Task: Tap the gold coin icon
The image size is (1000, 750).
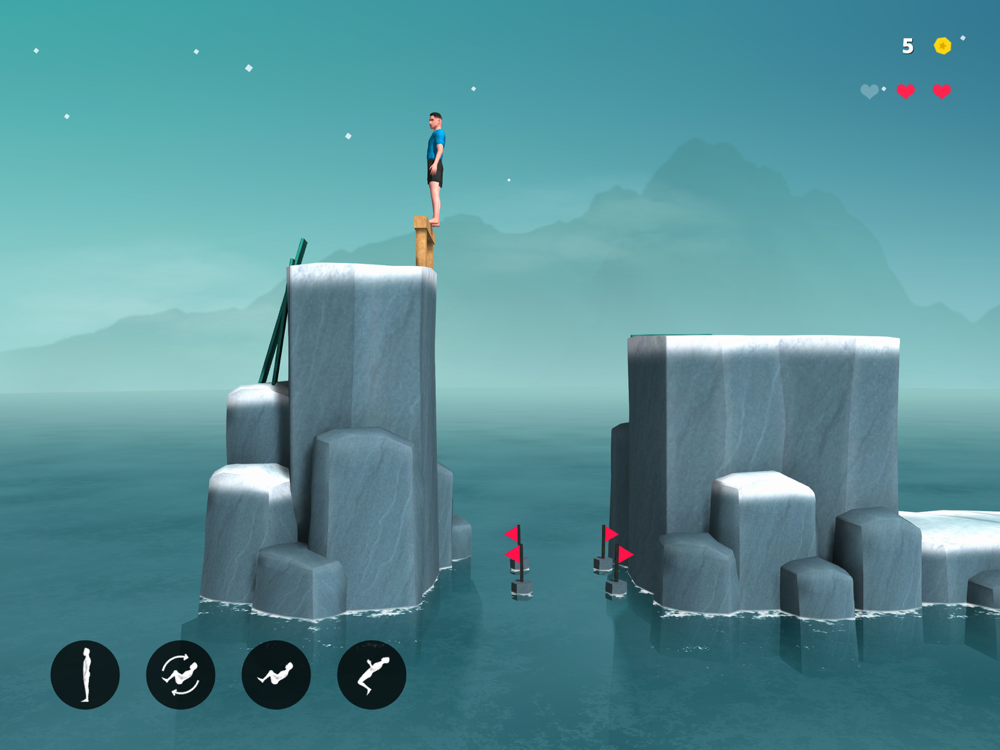Action: click(x=942, y=46)
